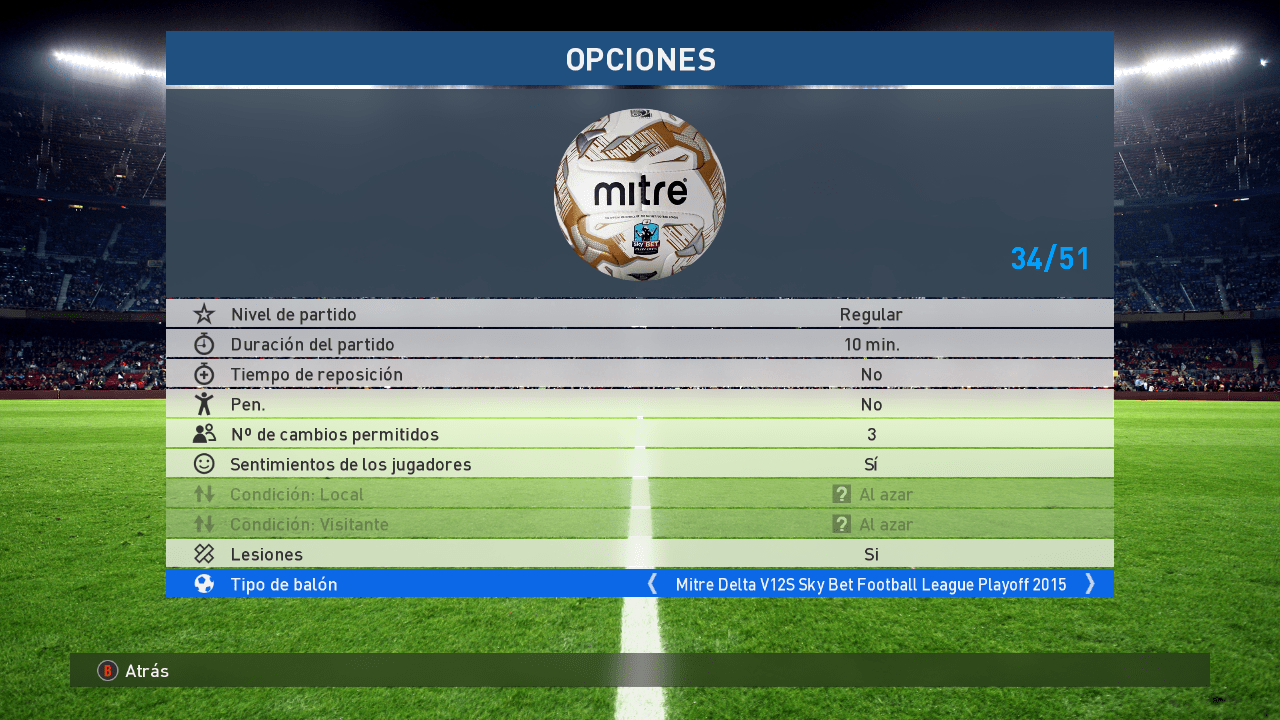Click the Mitre ball preview image
Viewport: 1280px width, 720px height.
pos(639,194)
